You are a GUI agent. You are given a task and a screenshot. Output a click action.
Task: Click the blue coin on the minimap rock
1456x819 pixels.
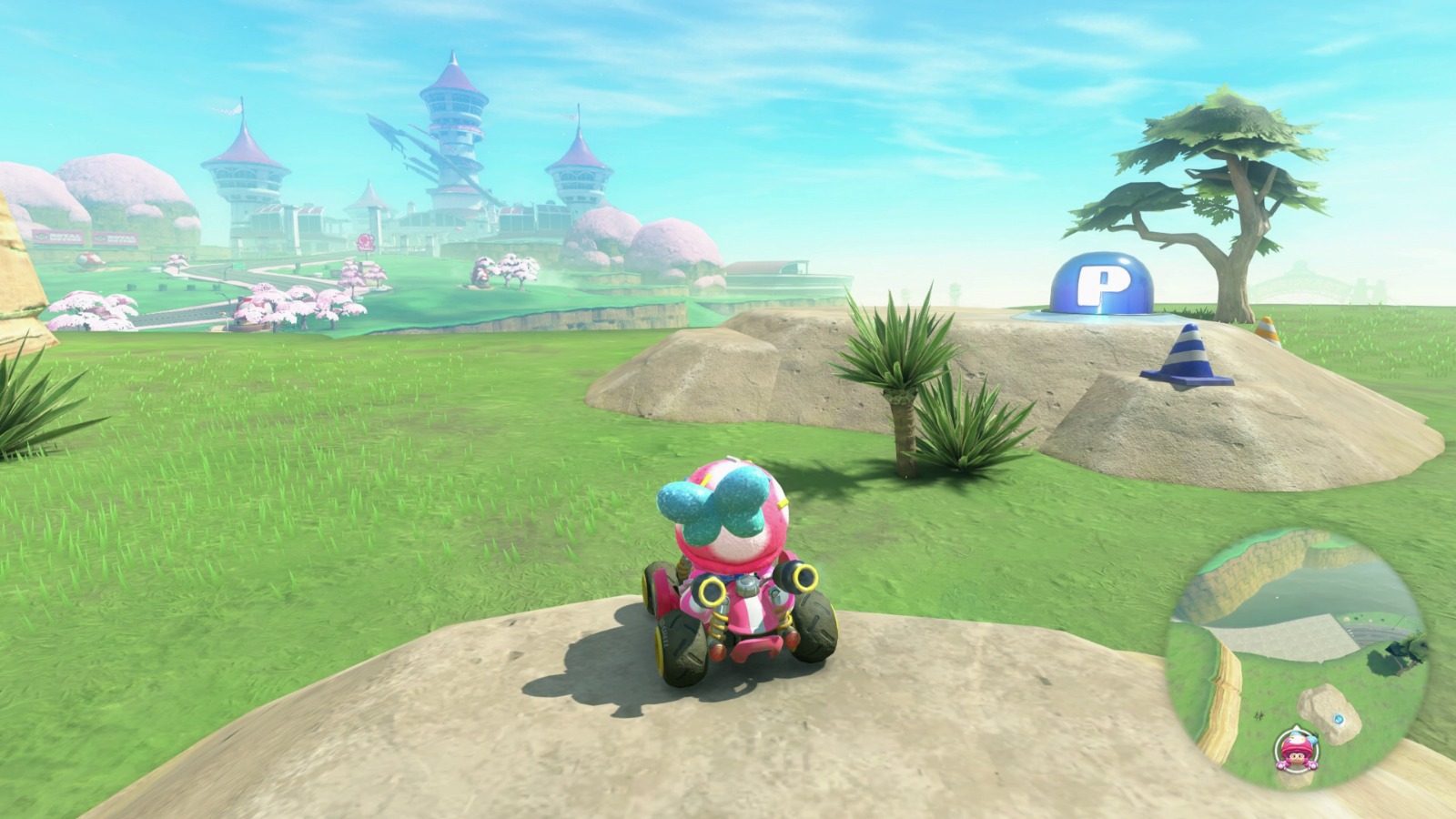tap(1340, 719)
